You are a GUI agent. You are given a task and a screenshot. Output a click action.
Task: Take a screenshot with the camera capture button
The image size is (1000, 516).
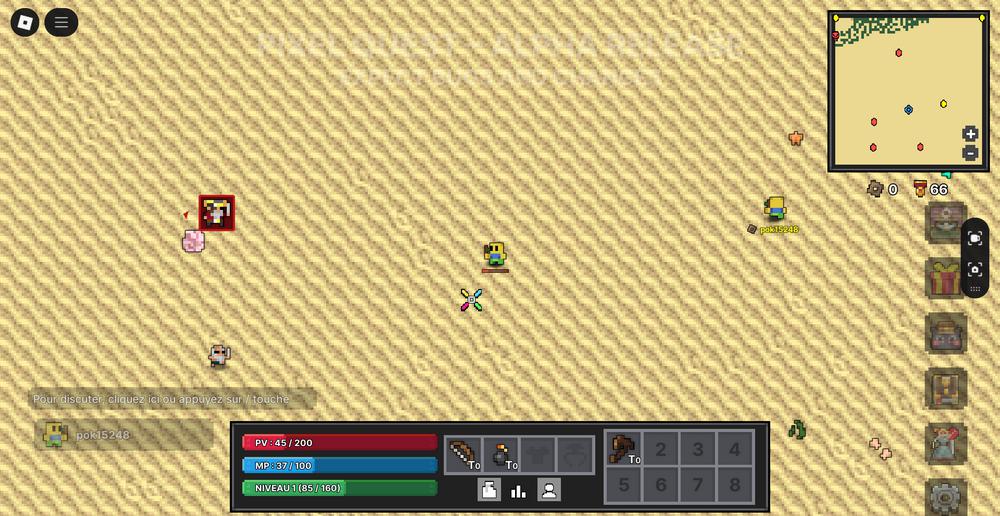975,269
